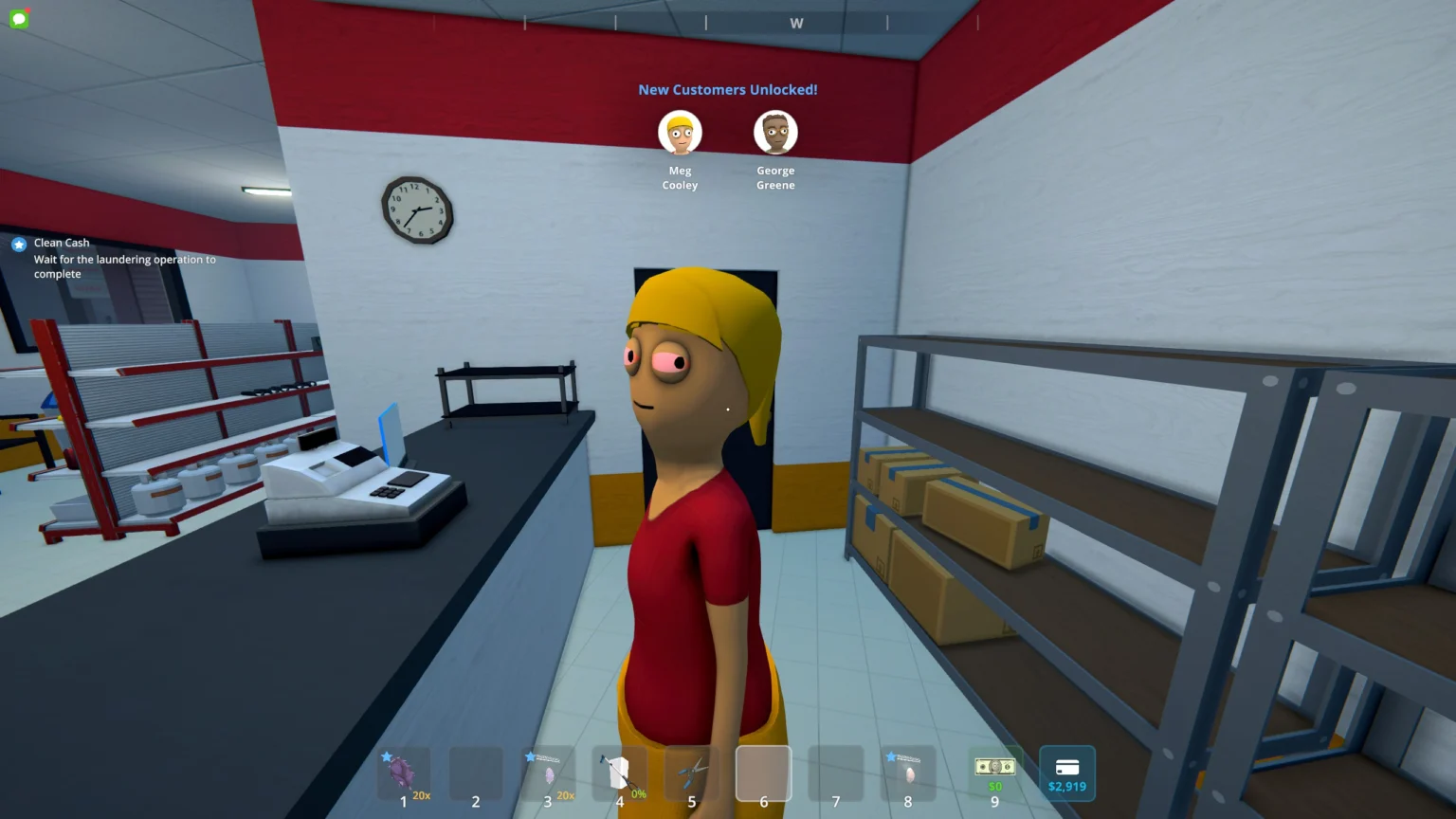Screen dimensions: 1456x819
Task: Select the baggie item in slot 3
Action: tap(548, 773)
